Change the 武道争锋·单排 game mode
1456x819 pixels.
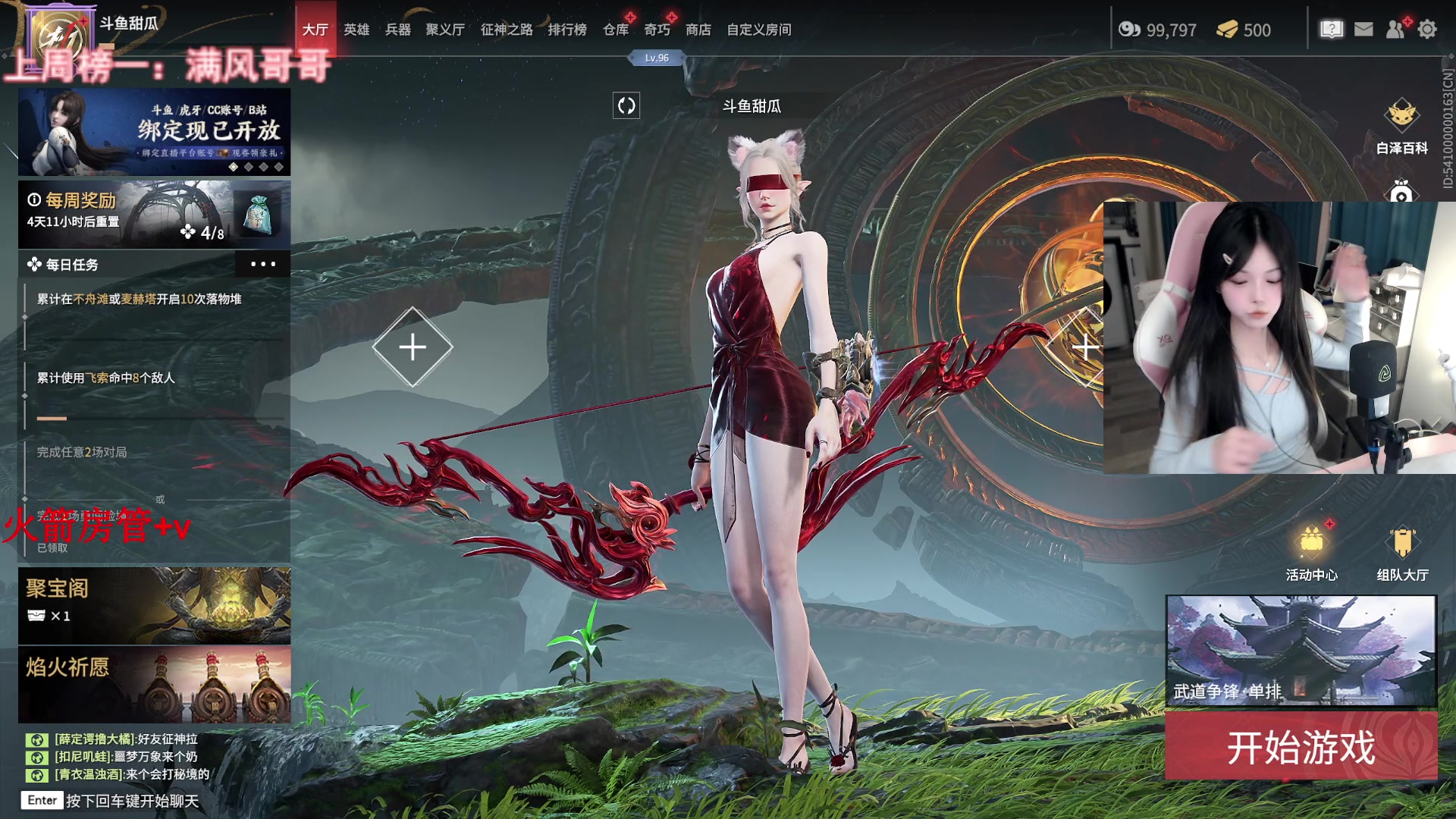click(x=1301, y=651)
